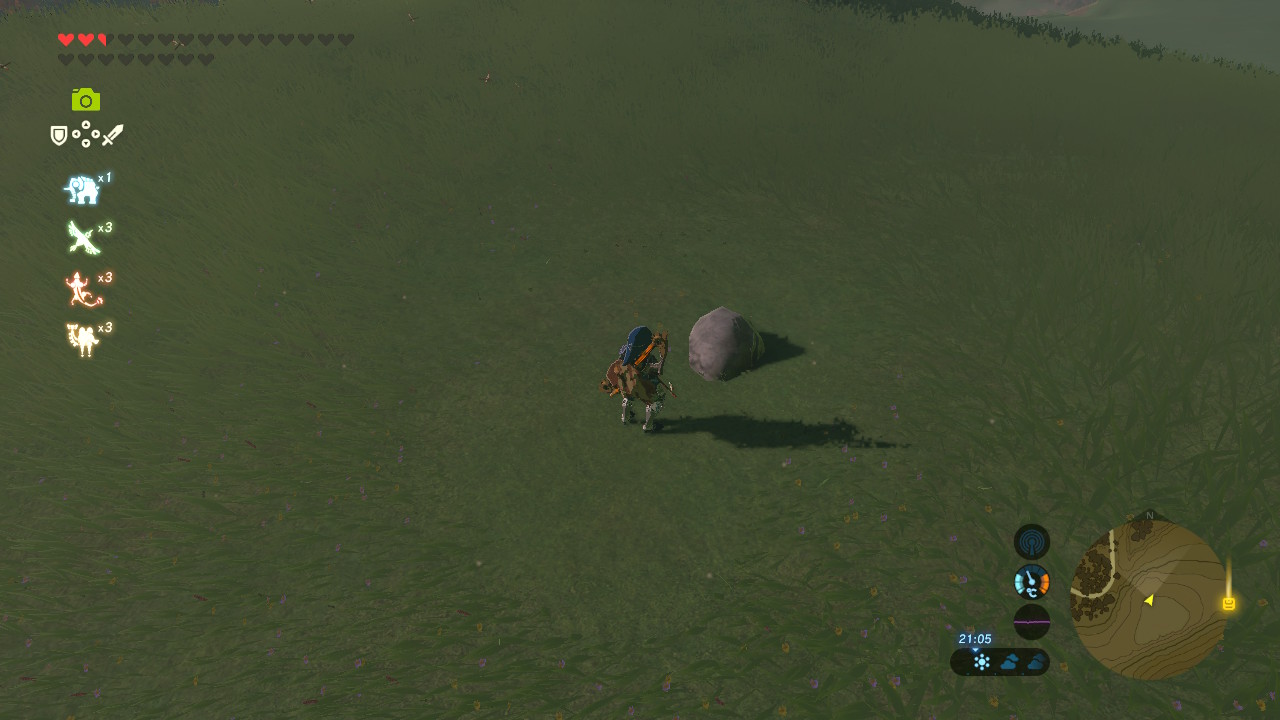1280x720 pixels.
Task: Click the yellow quest marker beside minimap
Action: point(1229,603)
